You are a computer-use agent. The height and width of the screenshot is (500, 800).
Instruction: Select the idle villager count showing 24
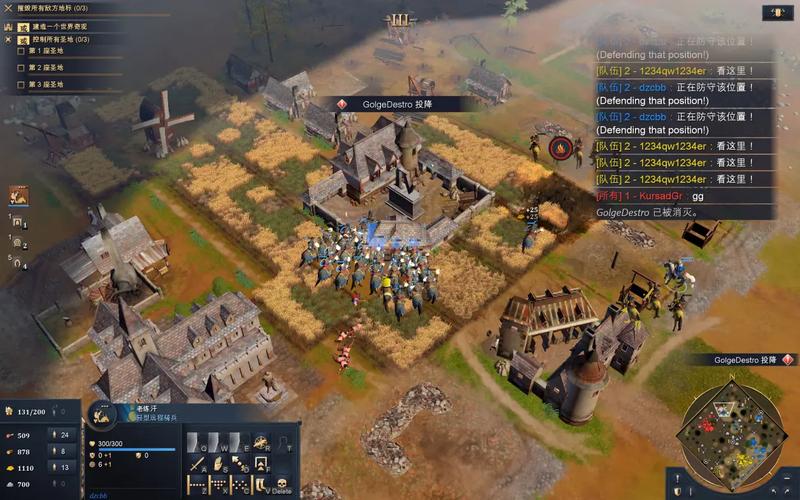click(x=63, y=435)
